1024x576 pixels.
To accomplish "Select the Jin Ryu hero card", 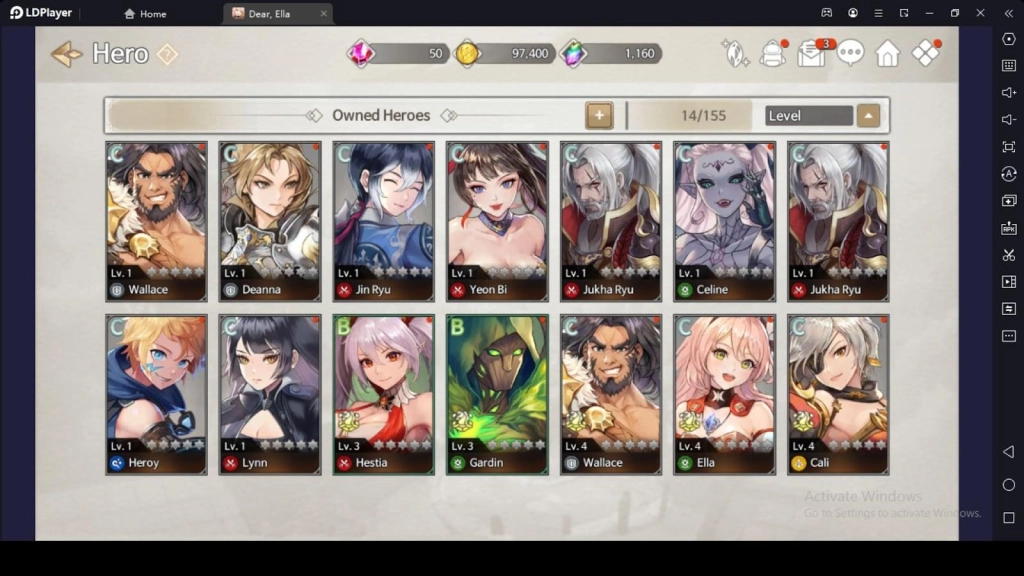I will (x=383, y=221).
